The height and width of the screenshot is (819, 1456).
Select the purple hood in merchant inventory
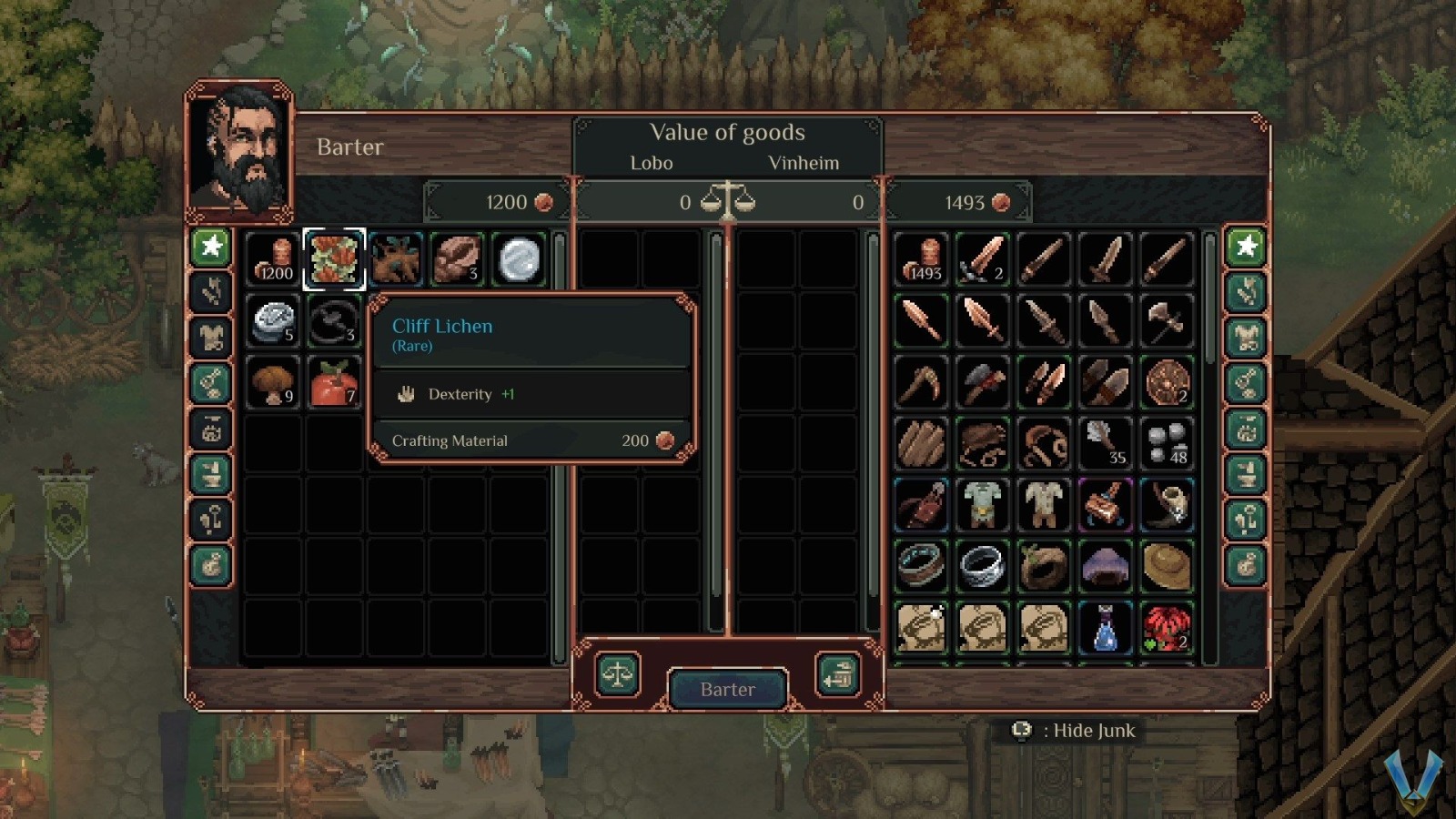(x=1106, y=566)
